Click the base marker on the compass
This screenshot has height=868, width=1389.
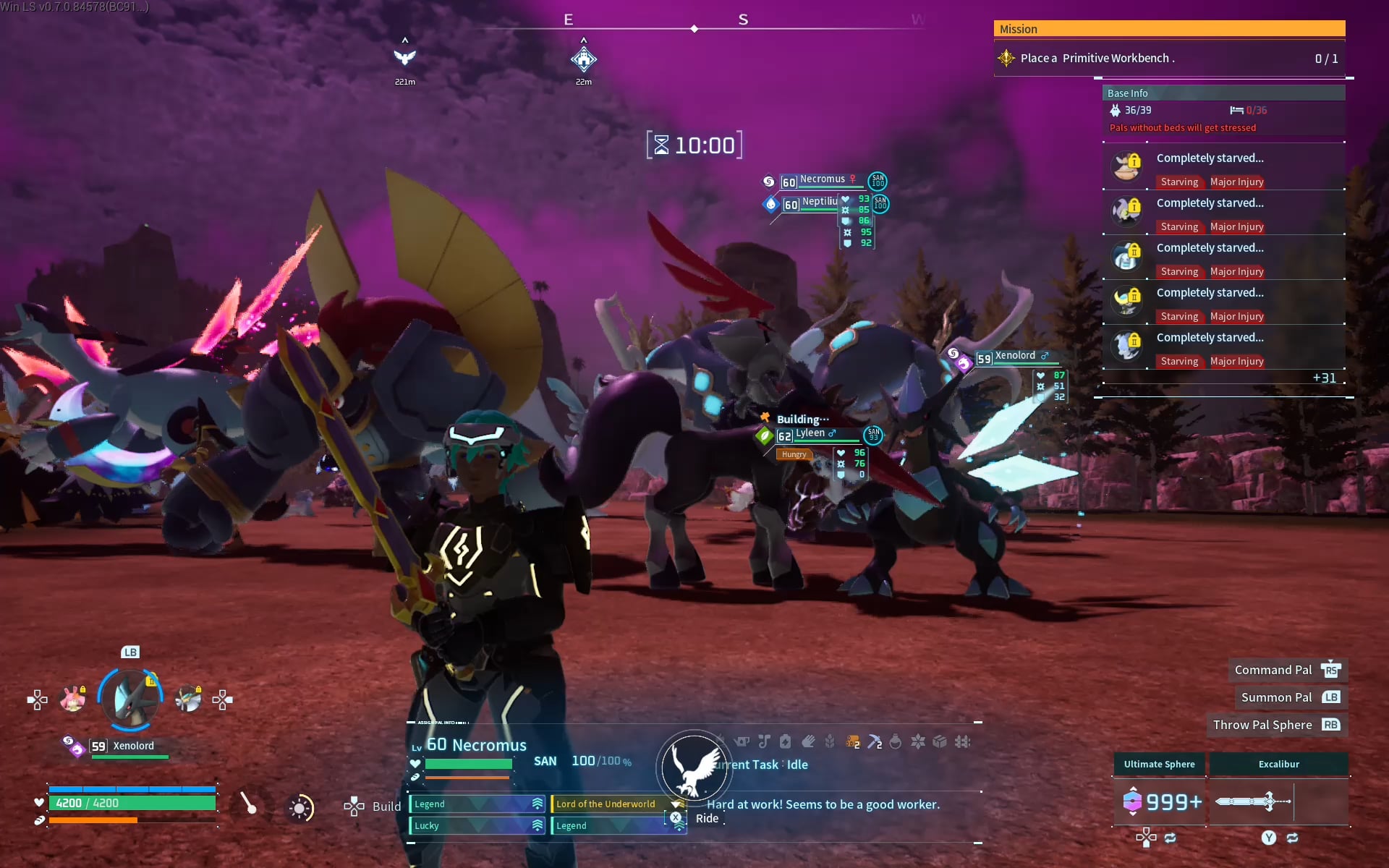(x=583, y=59)
